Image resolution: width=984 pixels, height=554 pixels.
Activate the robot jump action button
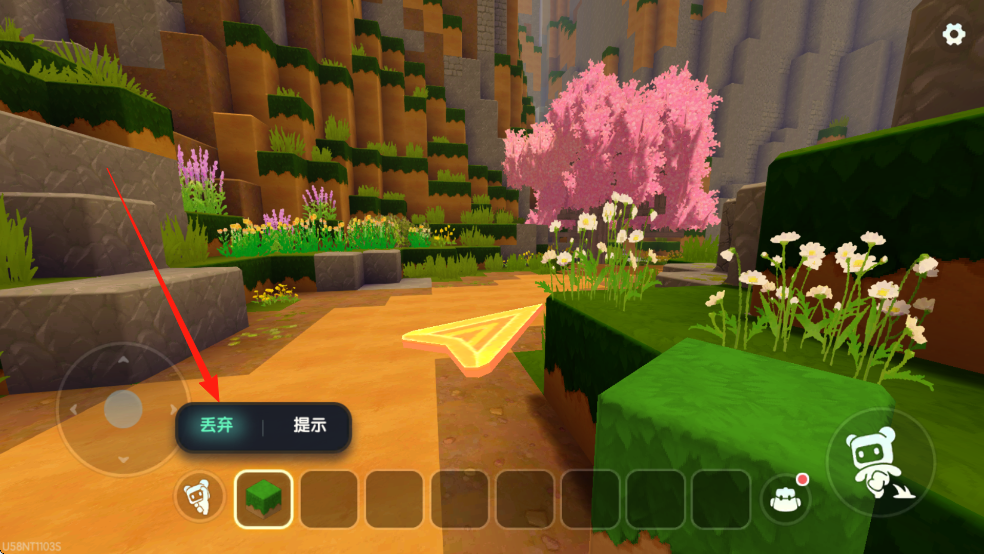pyautogui.click(x=880, y=462)
